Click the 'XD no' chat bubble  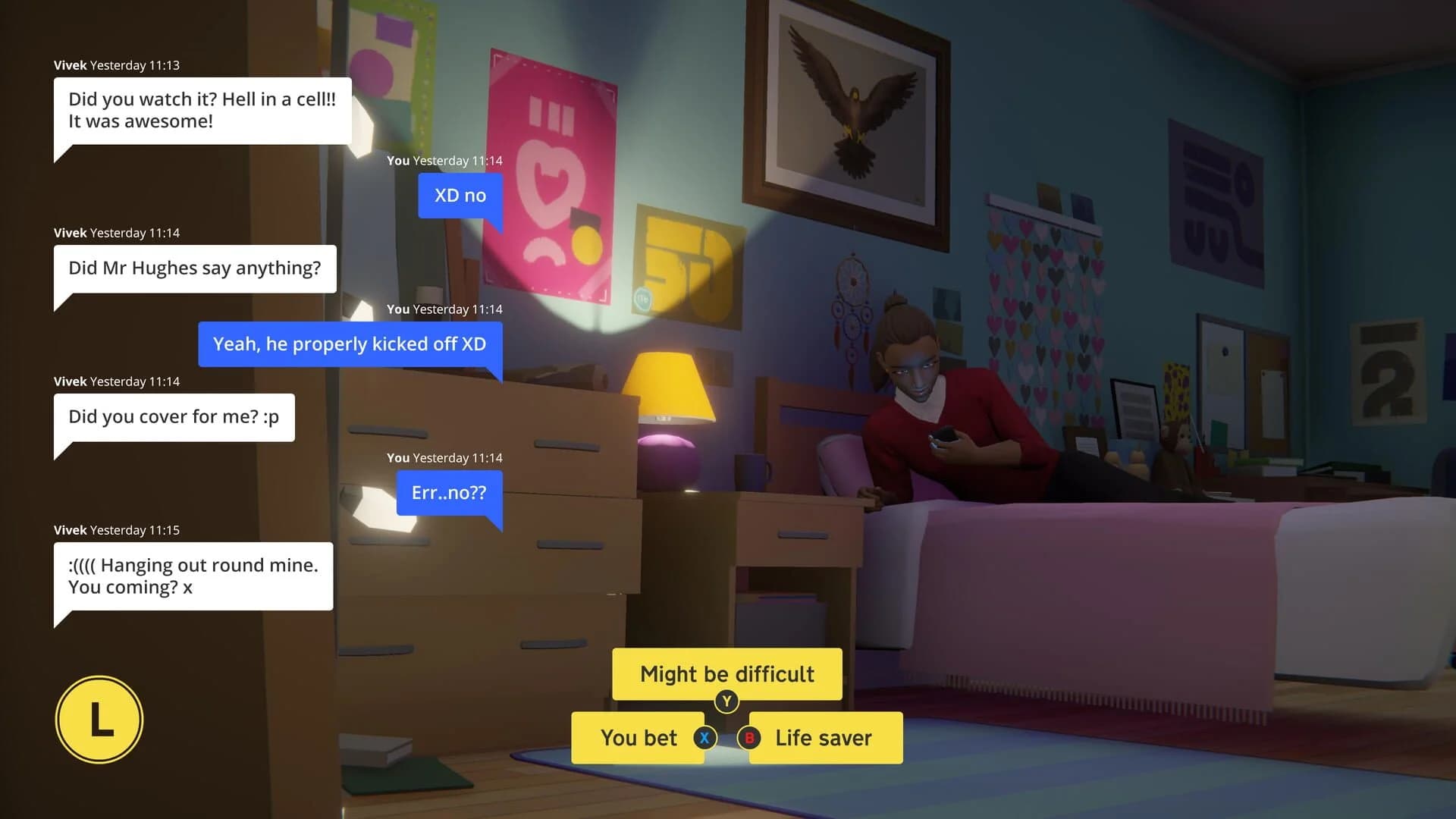coord(460,195)
